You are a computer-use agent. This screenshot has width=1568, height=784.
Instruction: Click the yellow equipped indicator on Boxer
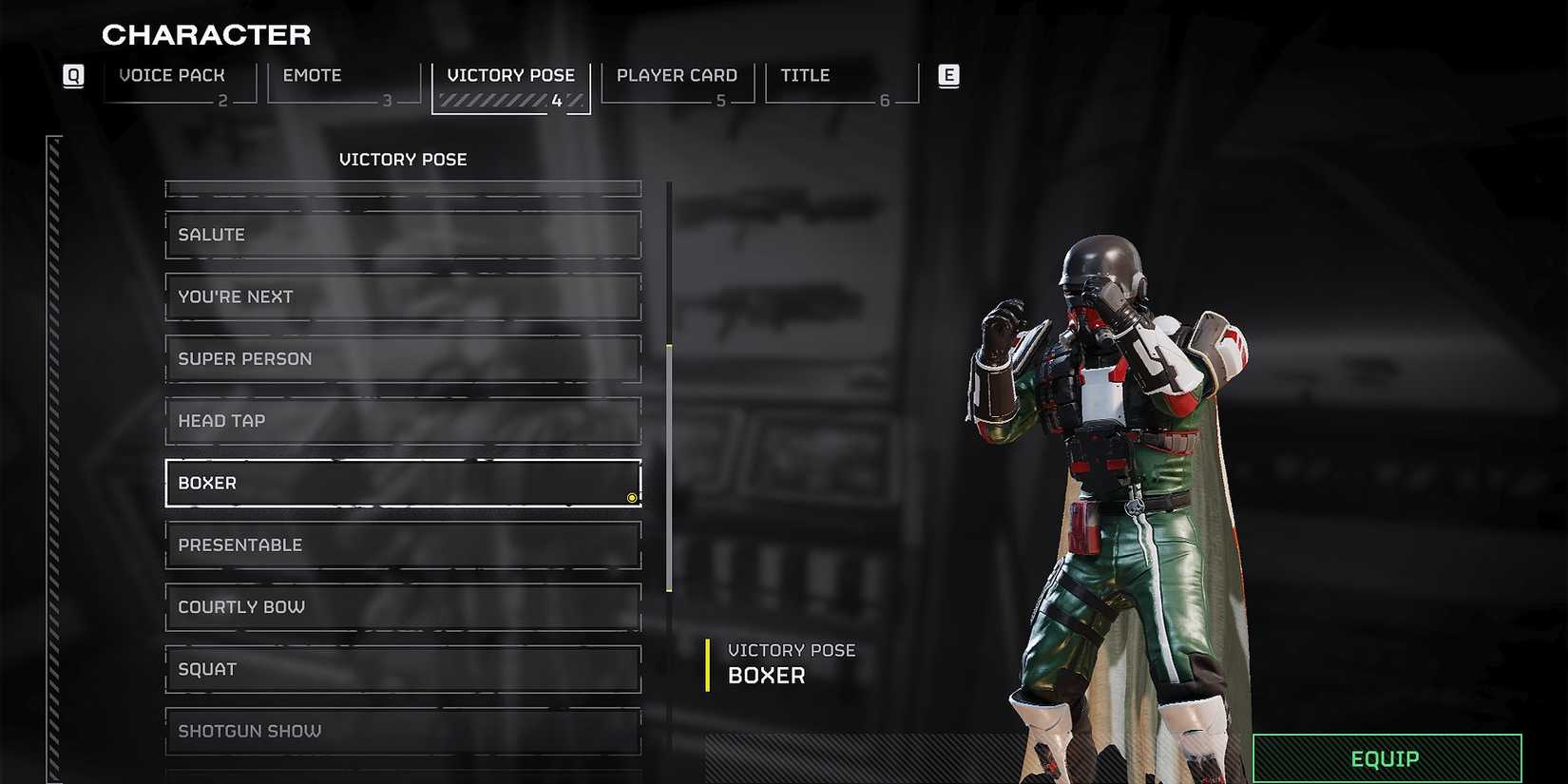point(632,497)
